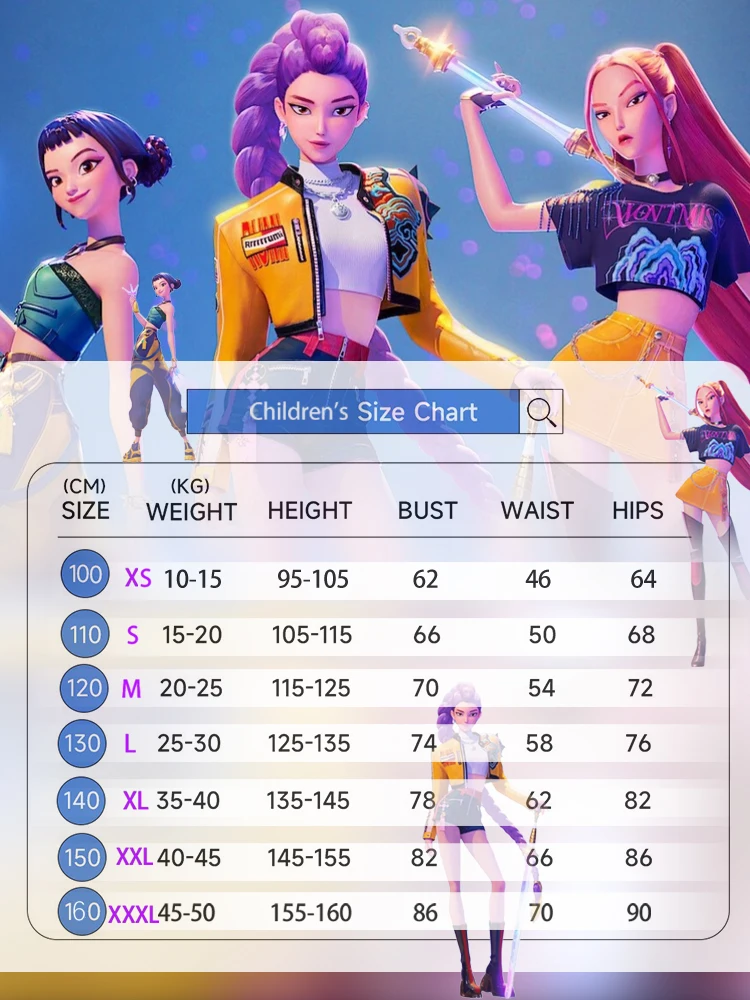Pick the size 150 circle badge
The width and height of the screenshot is (750, 1000).
(83, 857)
